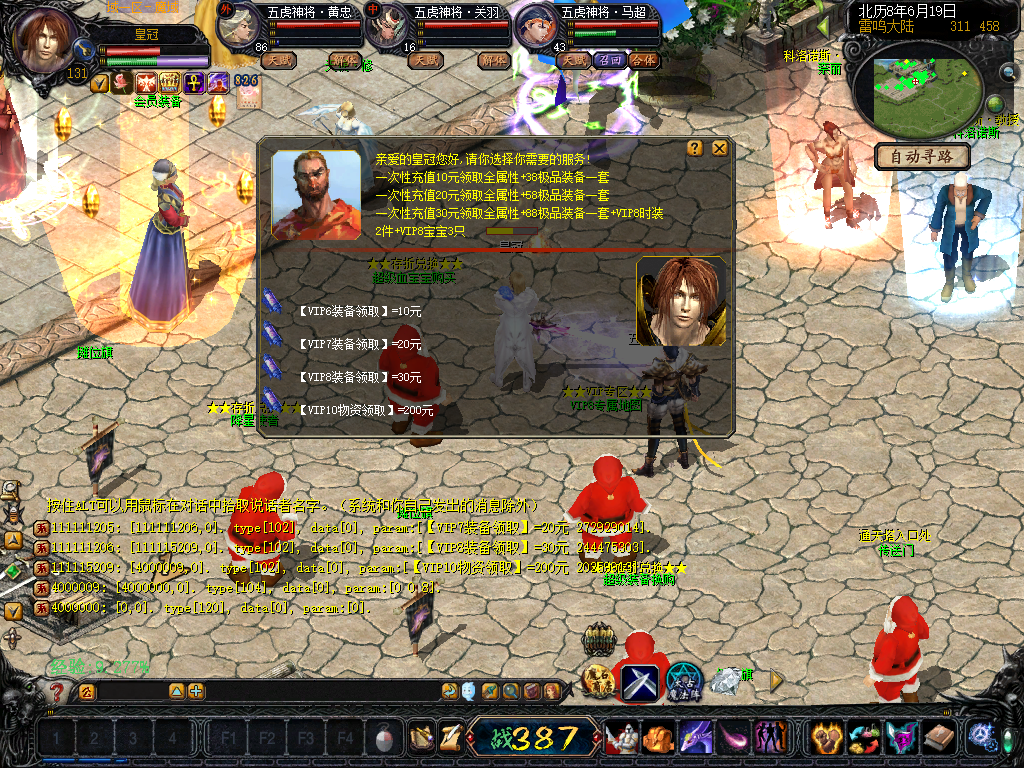1024x768 pixels.
Task: Open the red question mark help button
Action: click(58, 691)
